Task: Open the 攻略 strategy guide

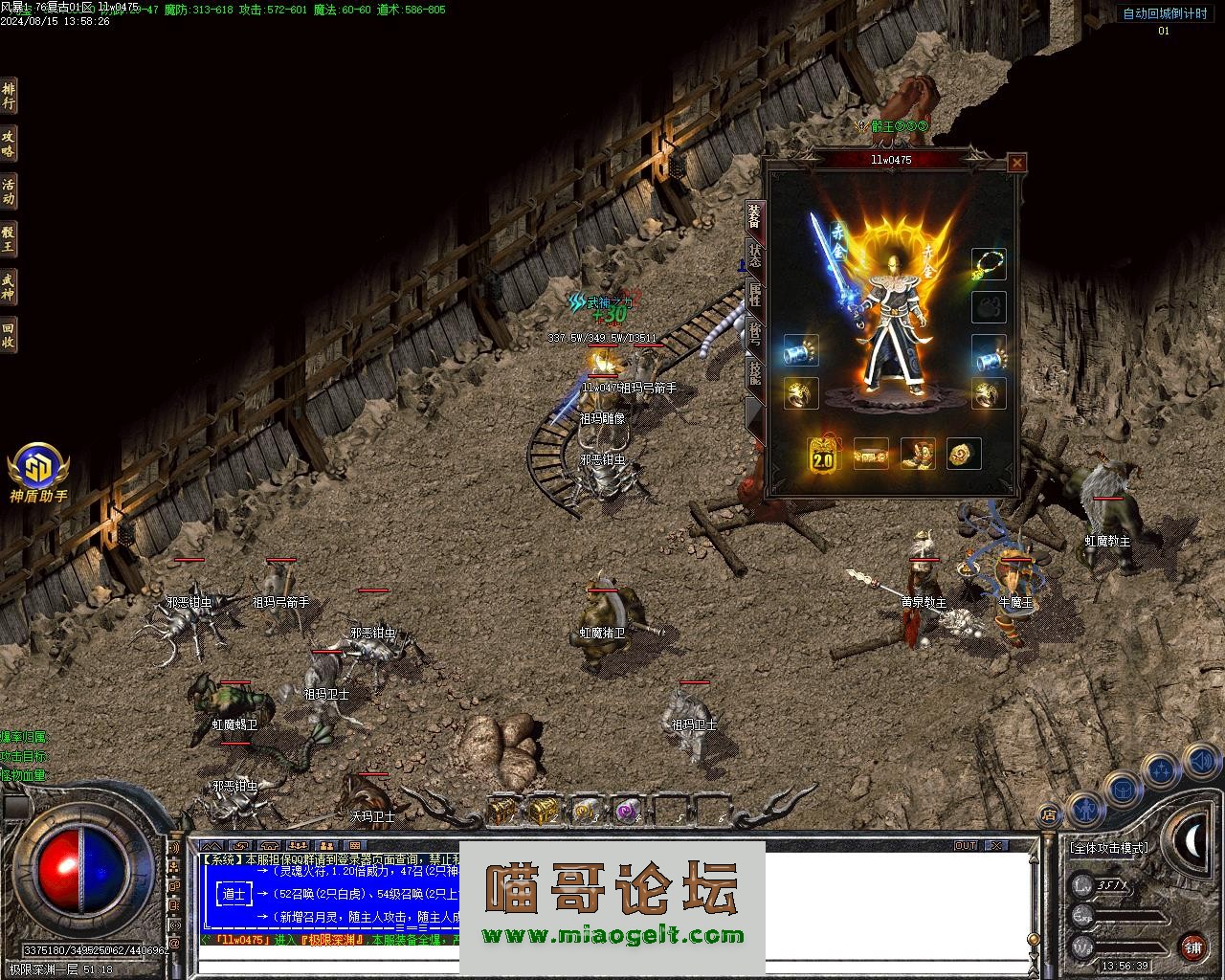Action: (9, 144)
